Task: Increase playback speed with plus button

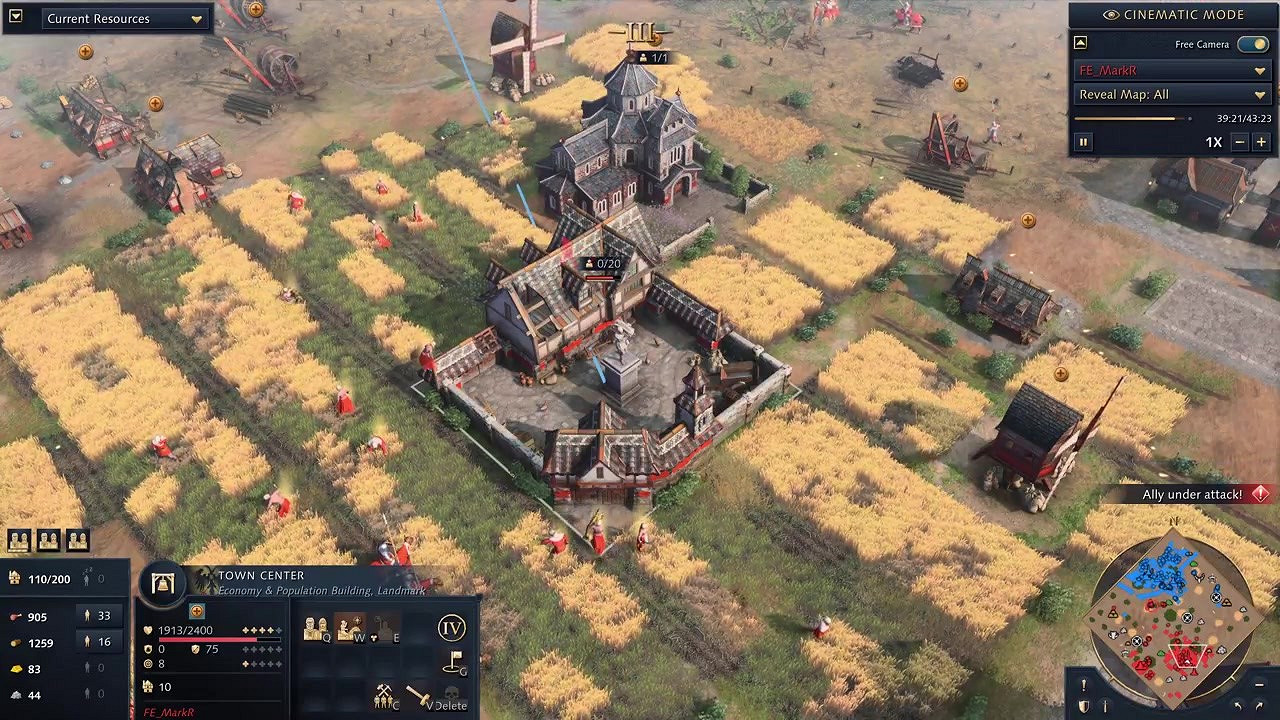Action: [x=1261, y=141]
